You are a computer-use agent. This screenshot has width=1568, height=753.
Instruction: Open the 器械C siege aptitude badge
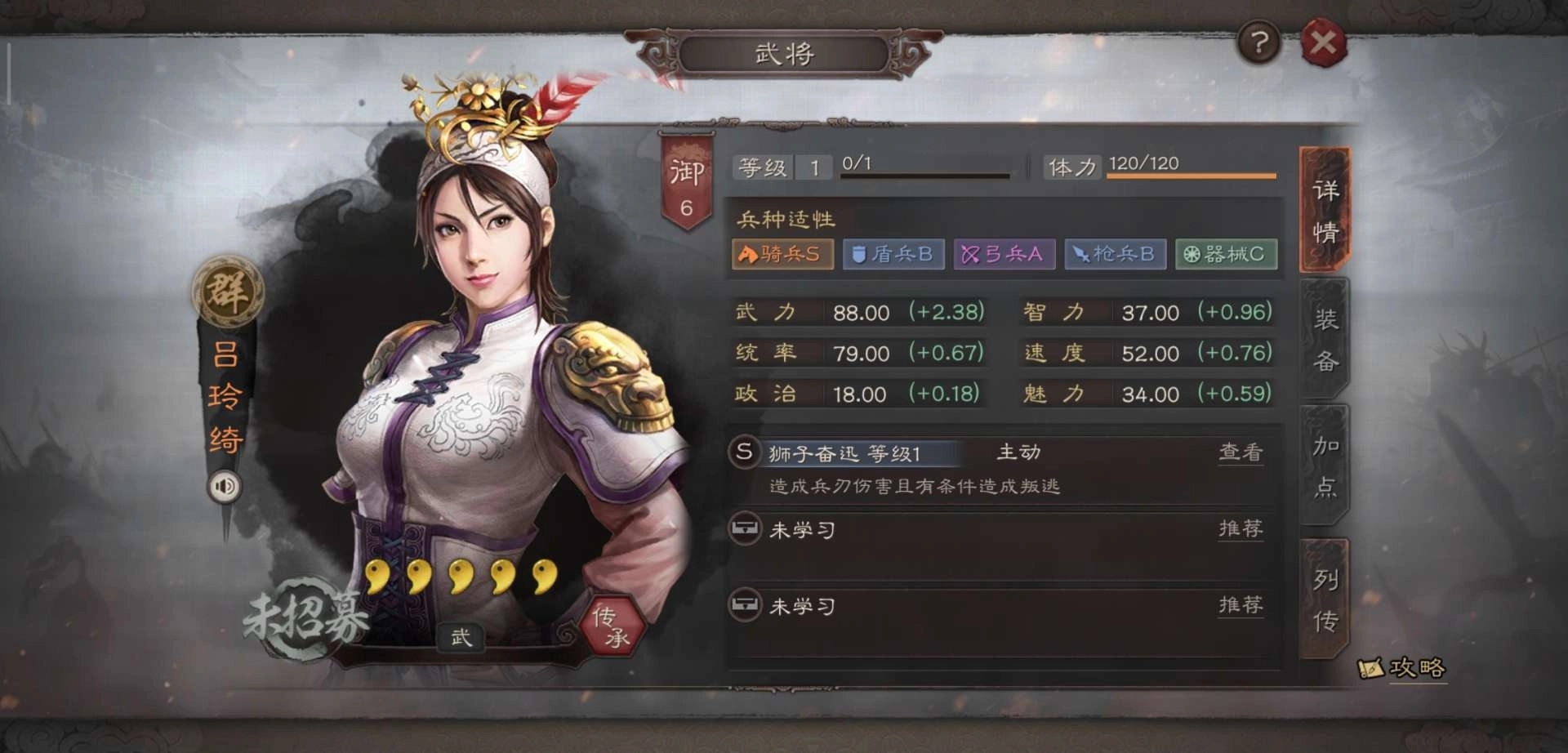coord(1225,254)
